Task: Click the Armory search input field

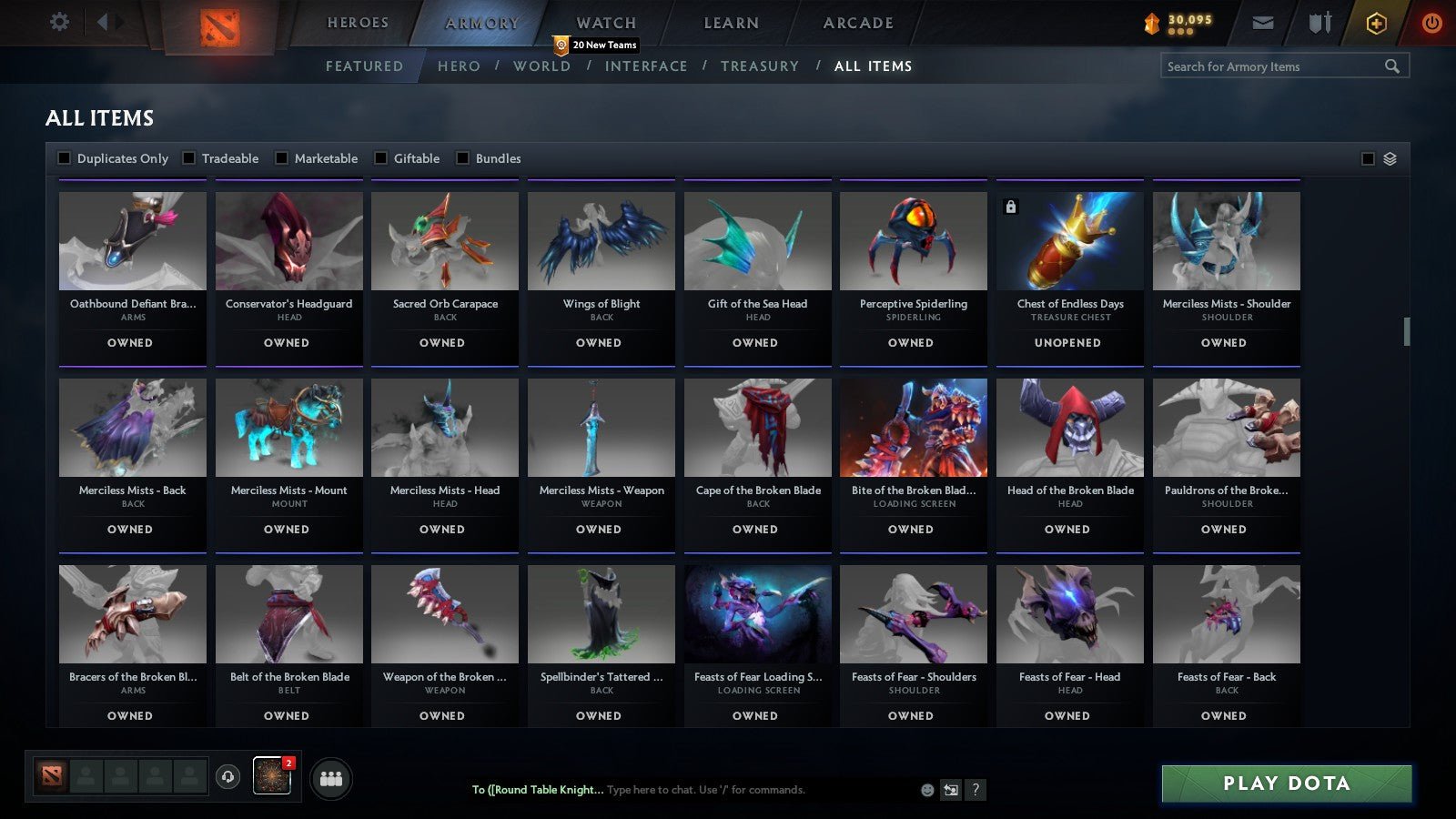Action: click(1274, 66)
